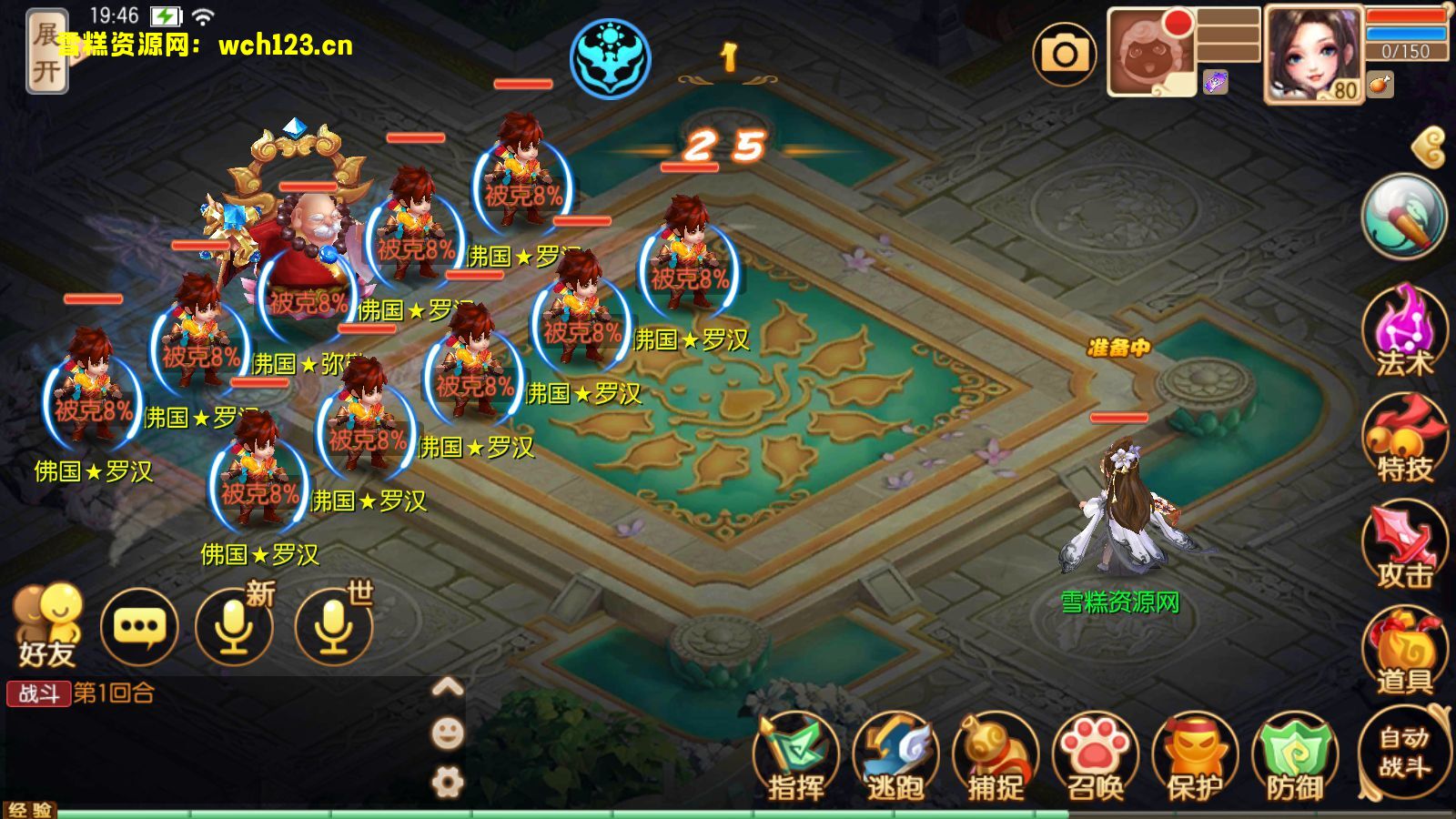Select the 防御 defend command
Screen dimensions: 1456x819
(x=1294, y=757)
